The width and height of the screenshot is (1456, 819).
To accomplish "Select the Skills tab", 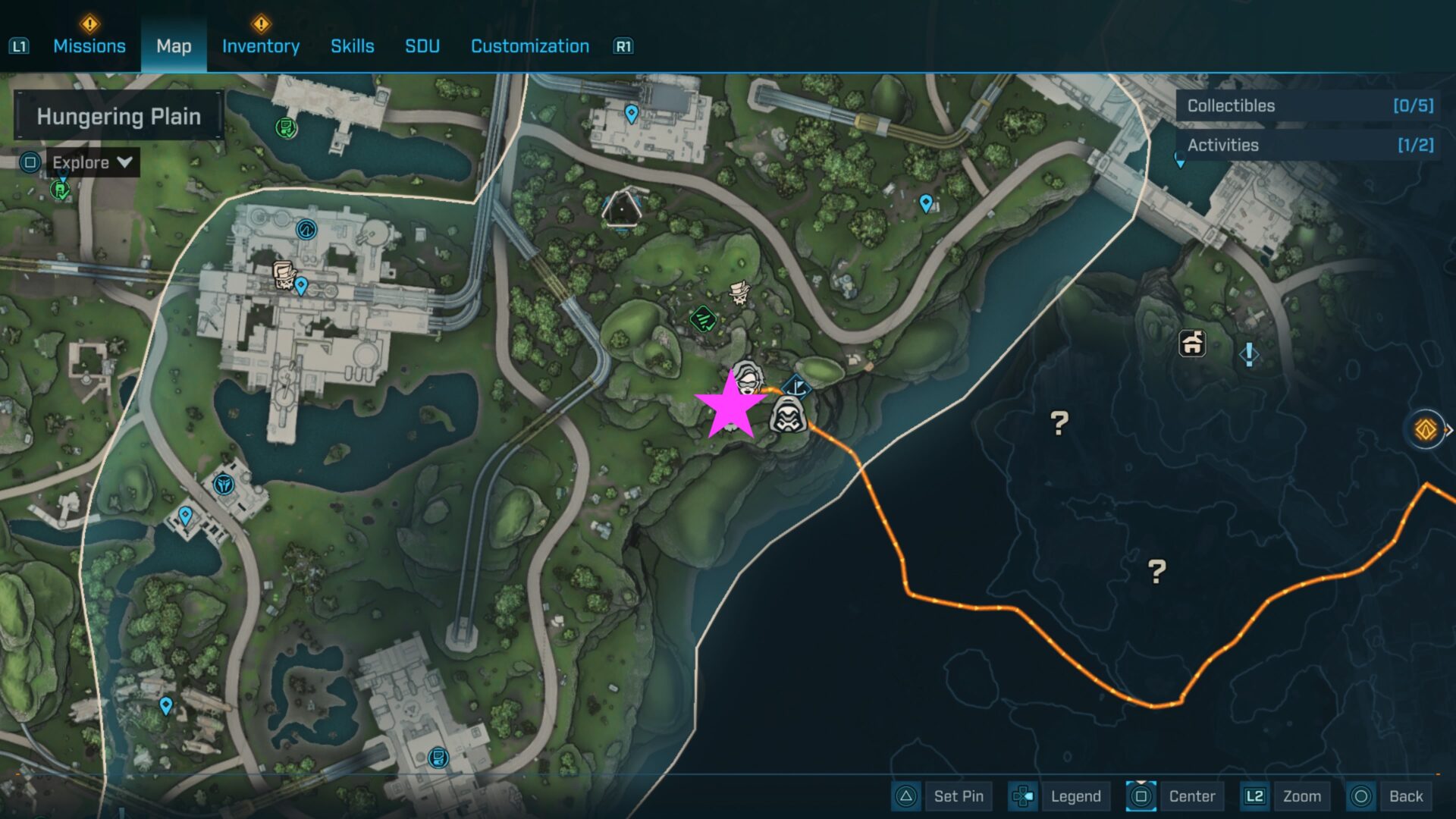I will coord(352,46).
